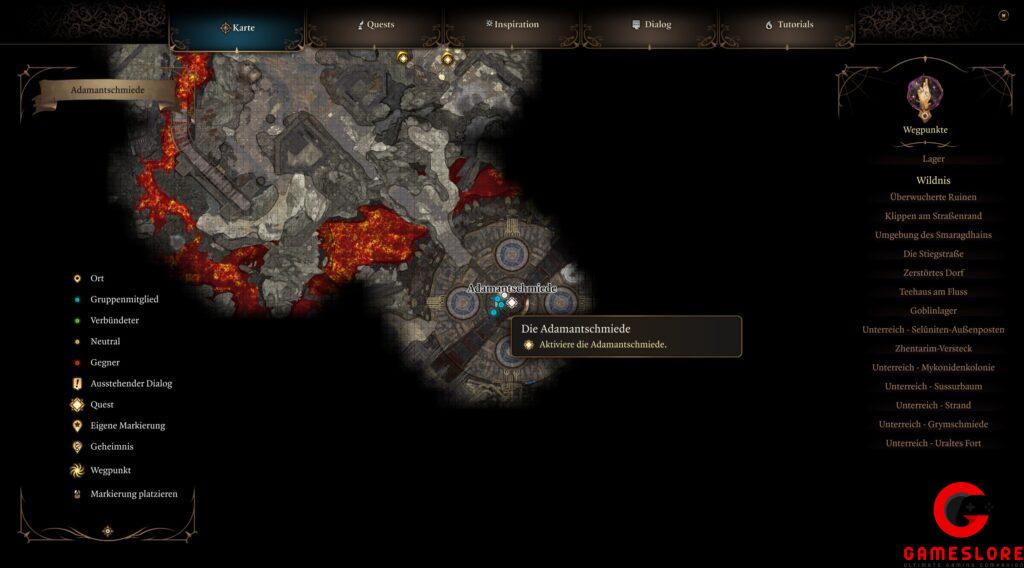
Task: Travel to Unterreich - Grymschmiede
Action: click(933, 424)
